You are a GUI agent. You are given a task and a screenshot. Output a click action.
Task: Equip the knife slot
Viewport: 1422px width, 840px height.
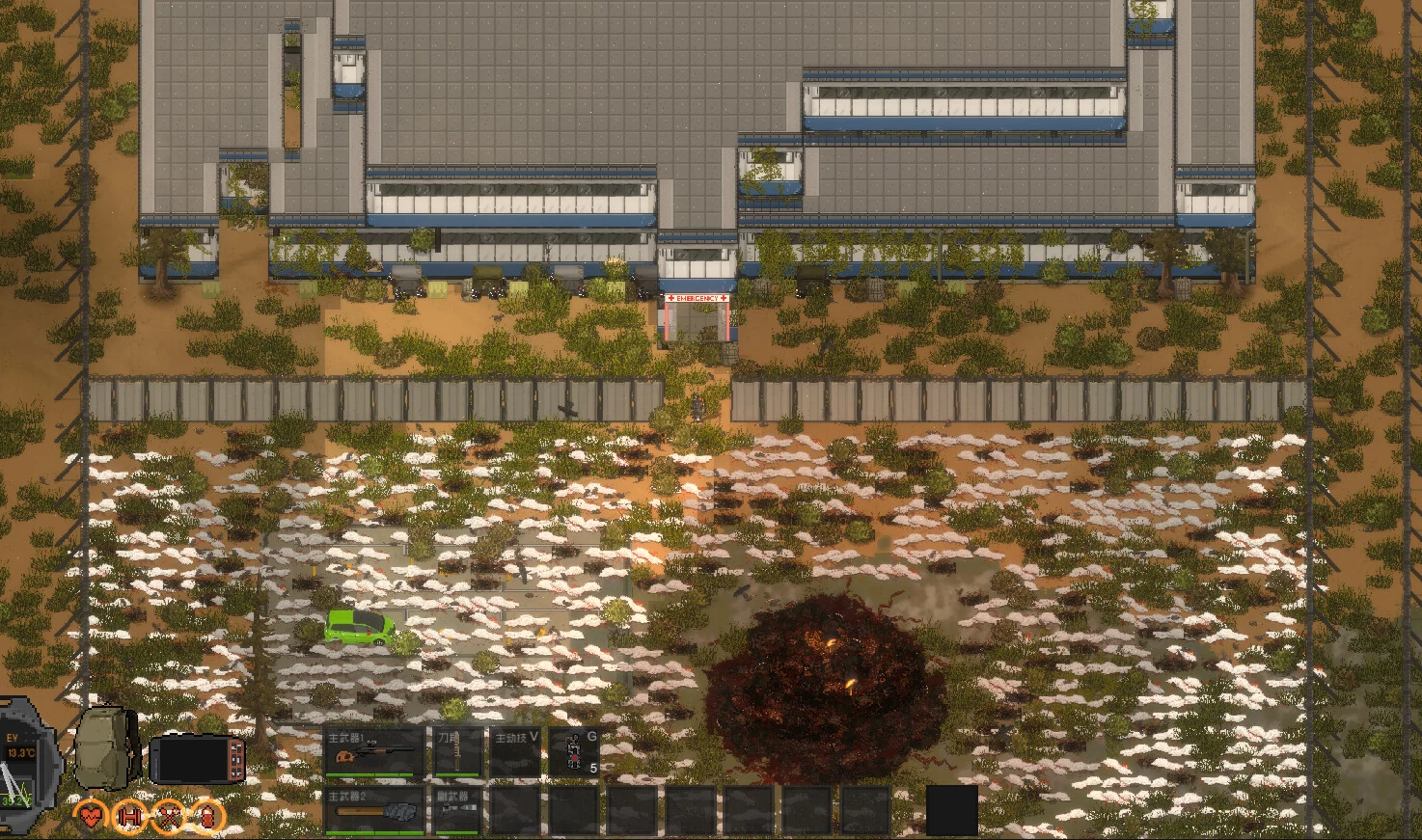click(x=456, y=752)
